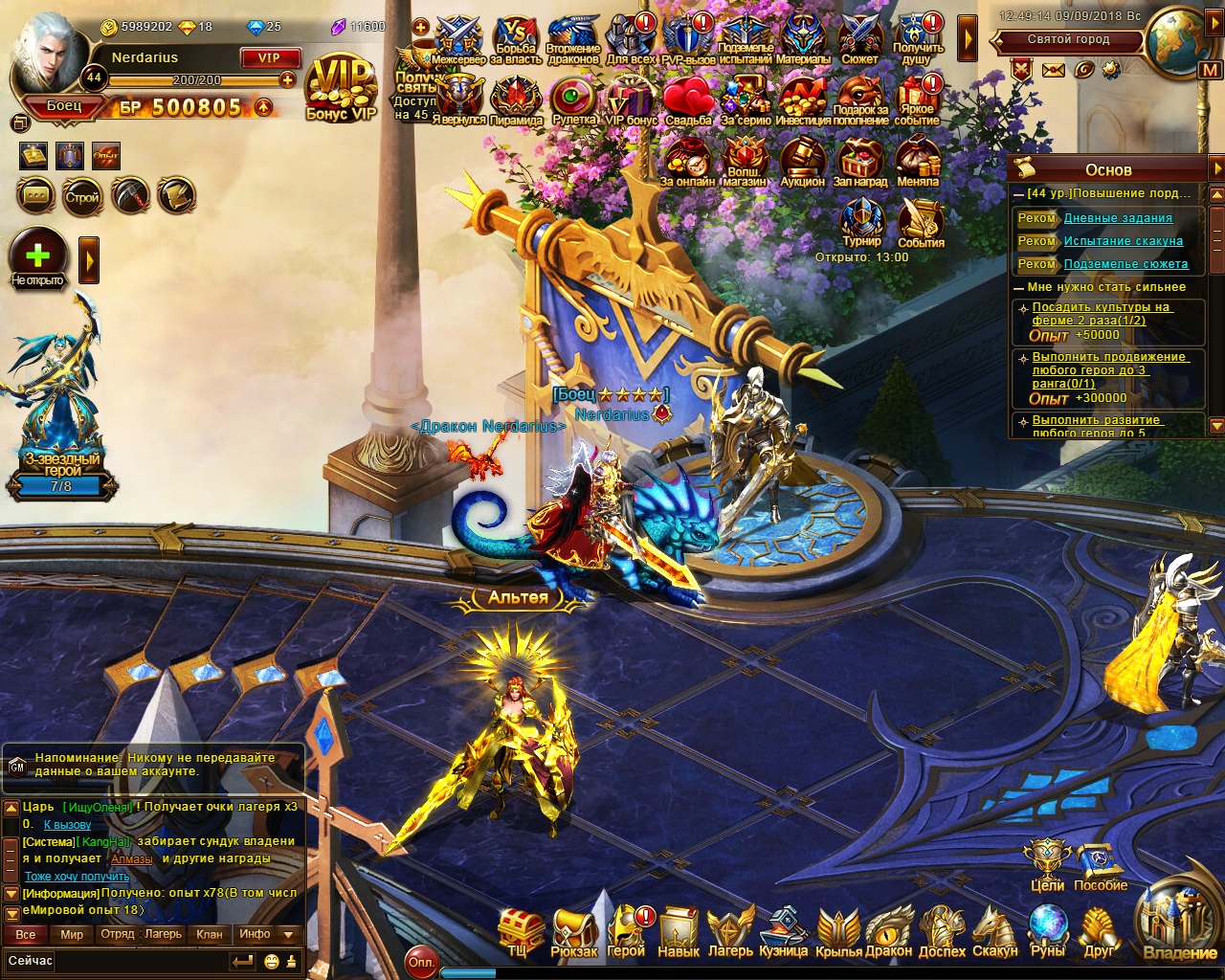Image resolution: width=1225 pixels, height=980 pixels.
Task: Open the Рулетка roulette event
Action: (573, 100)
